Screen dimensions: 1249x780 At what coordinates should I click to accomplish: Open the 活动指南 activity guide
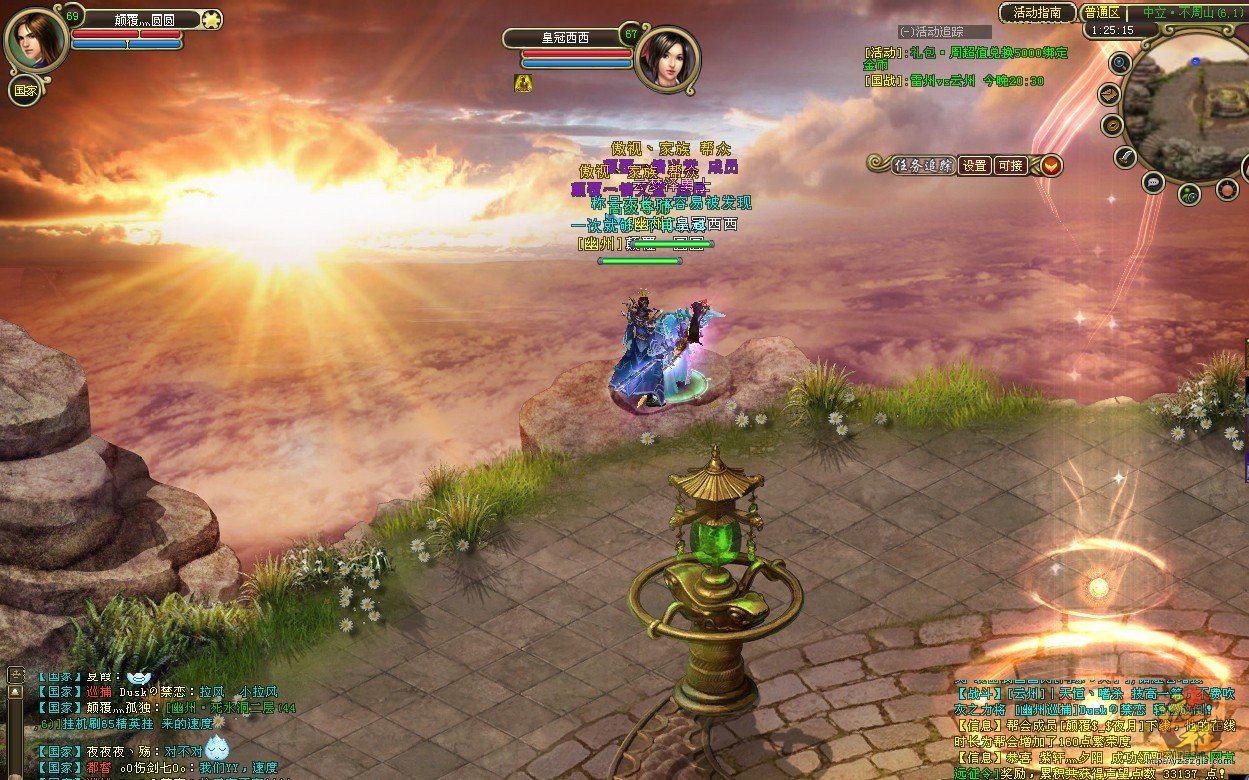pos(1037,13)
